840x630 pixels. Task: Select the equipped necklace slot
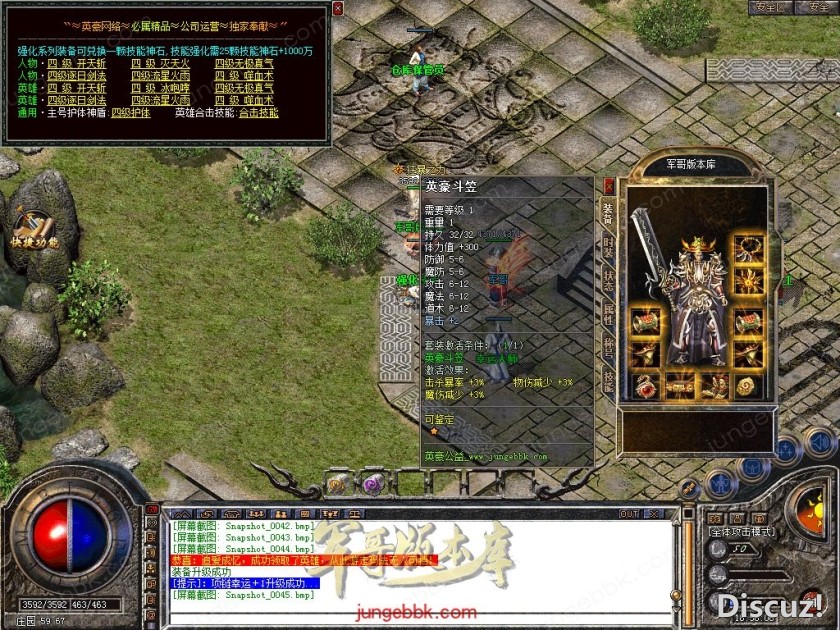(x=745, y=248)
